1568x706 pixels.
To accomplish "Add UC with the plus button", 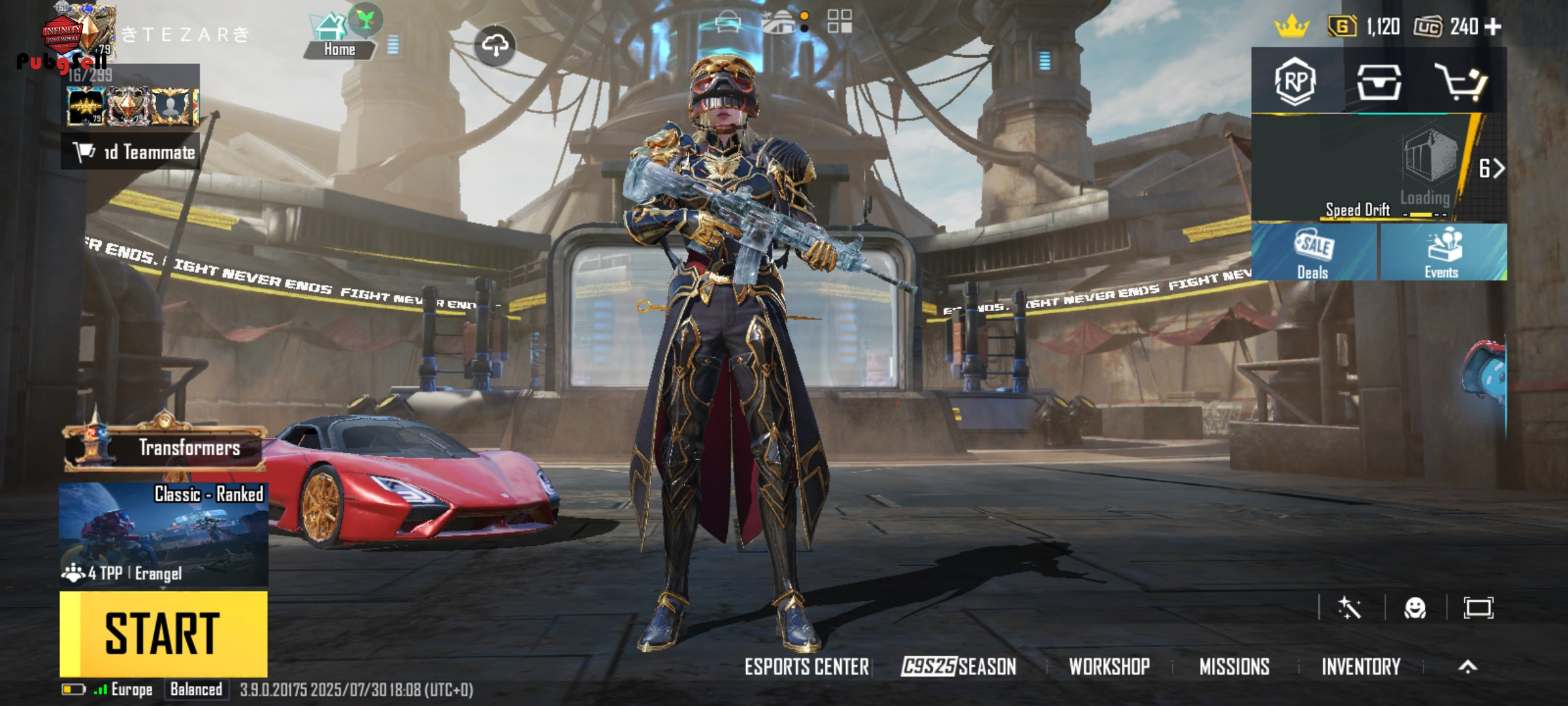I will click(x=1493, y=27).
